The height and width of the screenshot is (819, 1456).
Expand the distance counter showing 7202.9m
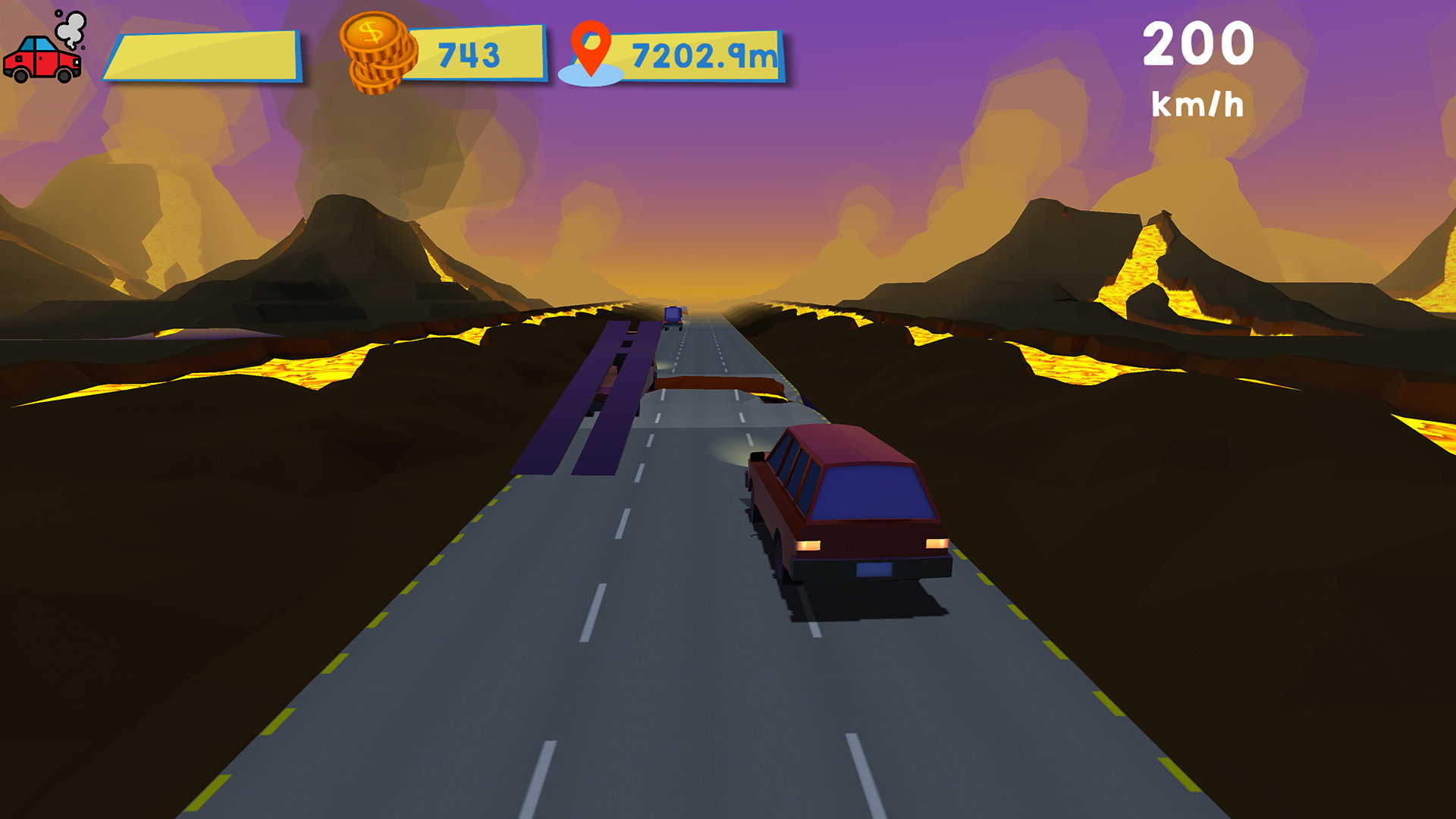(701, 53)
